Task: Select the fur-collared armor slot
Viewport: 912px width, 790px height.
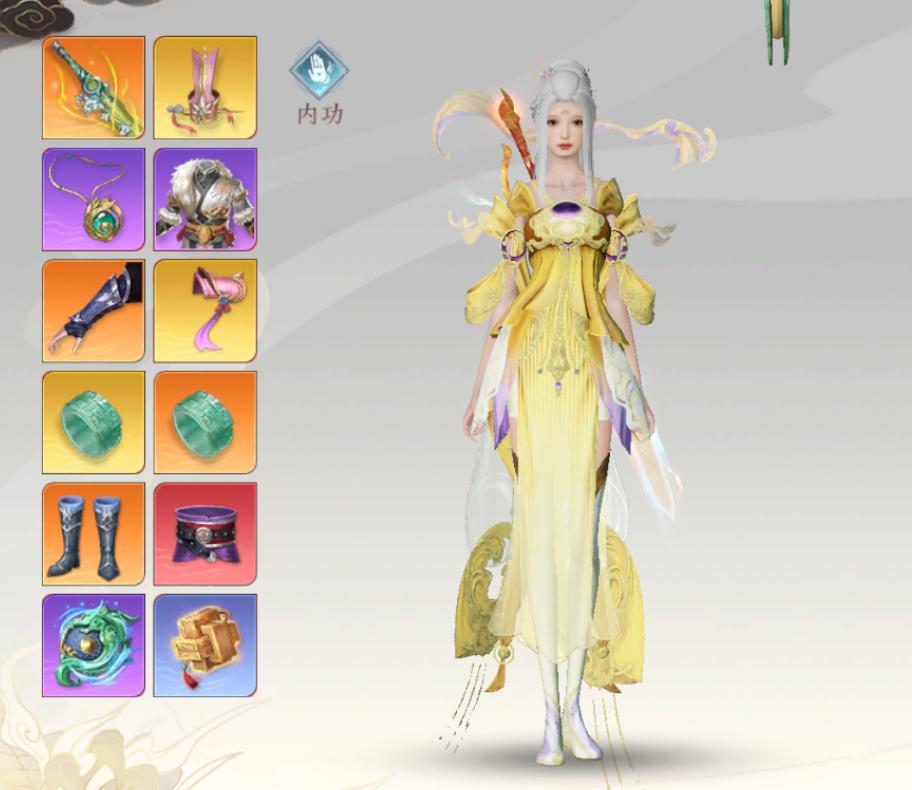Action: click(x=205, y=199)
